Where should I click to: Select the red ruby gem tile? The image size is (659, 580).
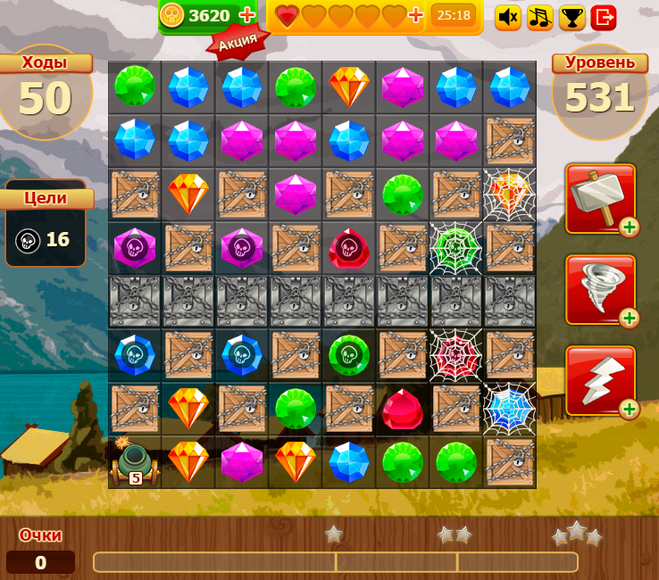point(402,409)
